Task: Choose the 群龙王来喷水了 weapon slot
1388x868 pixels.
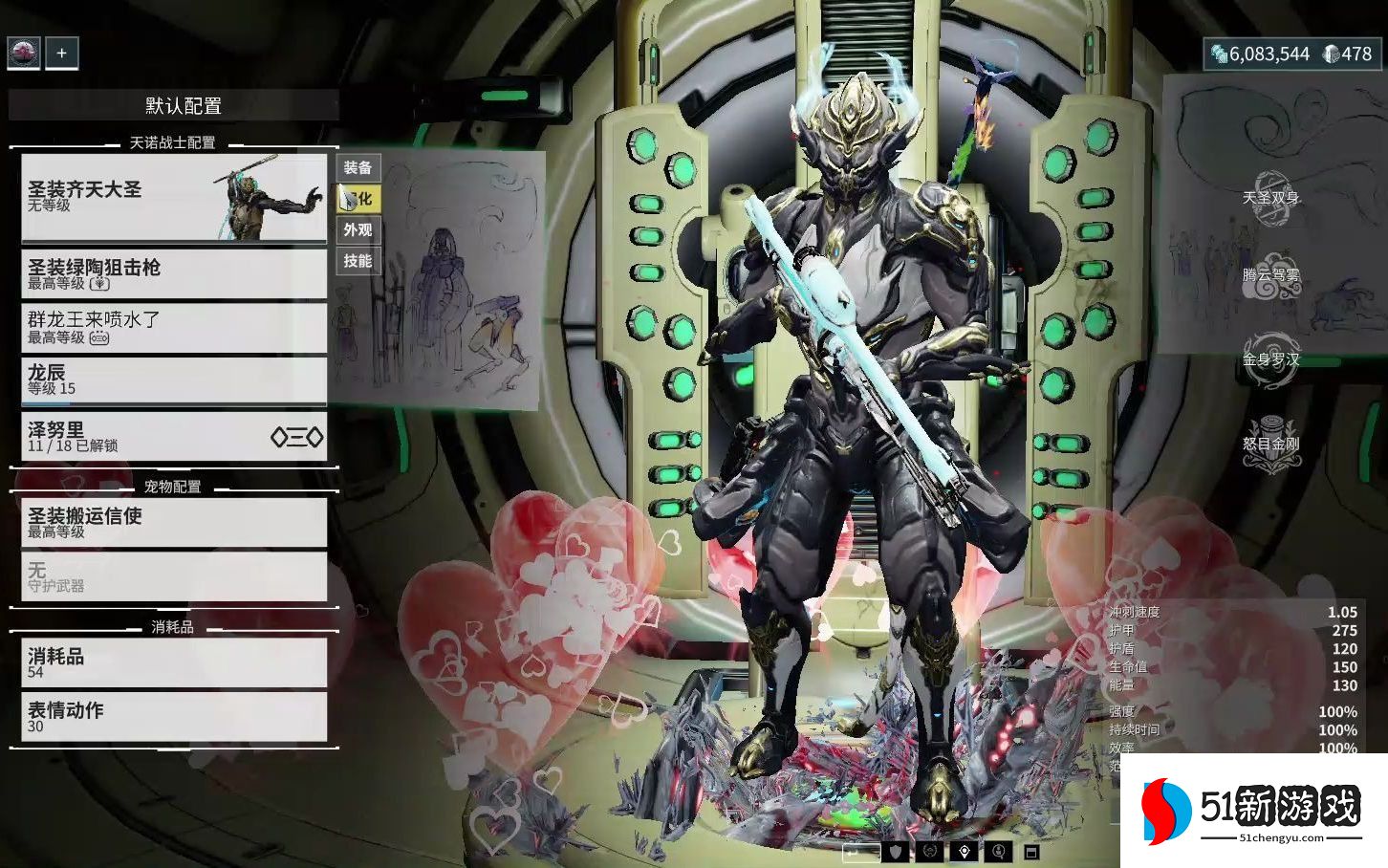Action: [x=174, y=328]
